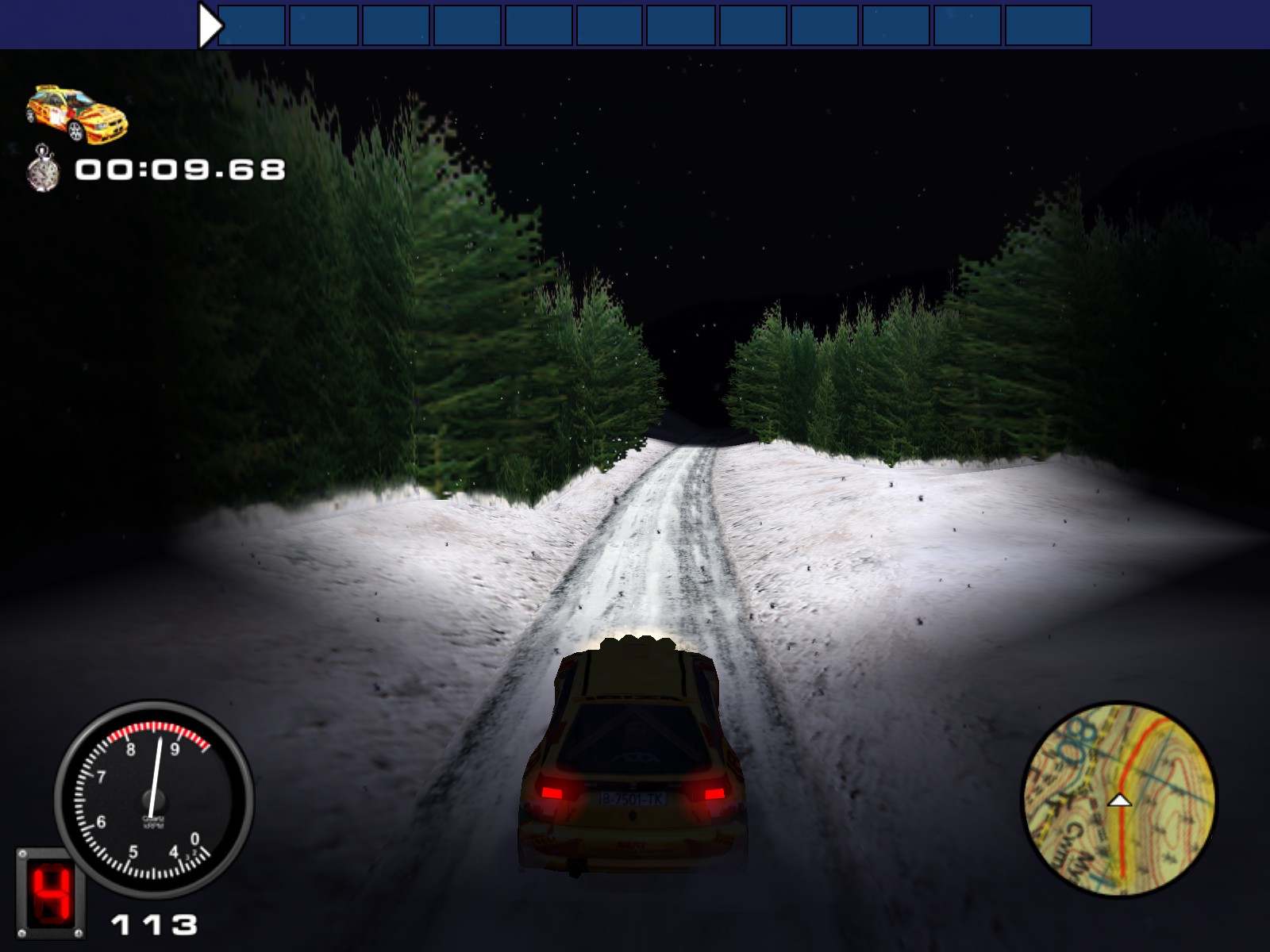Click the yellow rally car thumbnail icon

click(x=75, y=115)
